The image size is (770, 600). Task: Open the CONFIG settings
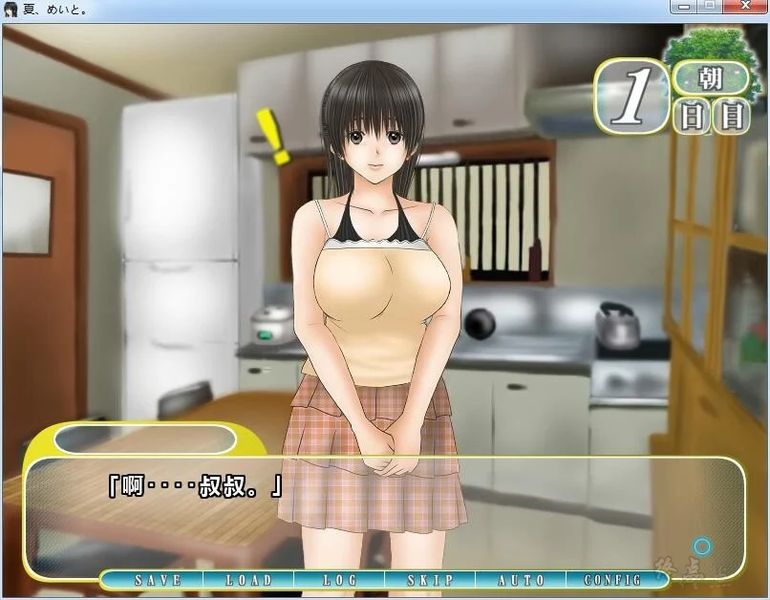pos(612,580)
